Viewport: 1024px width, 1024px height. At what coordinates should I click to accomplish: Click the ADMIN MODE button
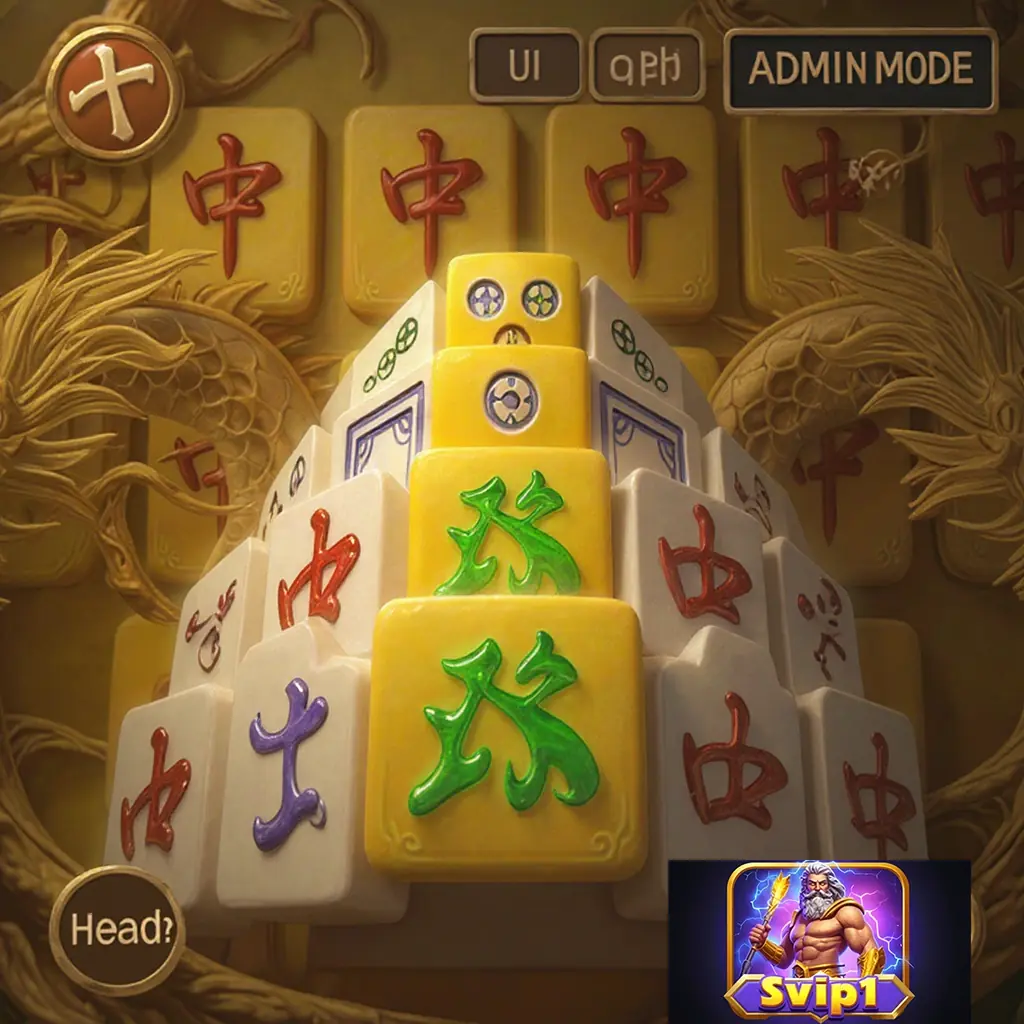click(x=860, y=69)
